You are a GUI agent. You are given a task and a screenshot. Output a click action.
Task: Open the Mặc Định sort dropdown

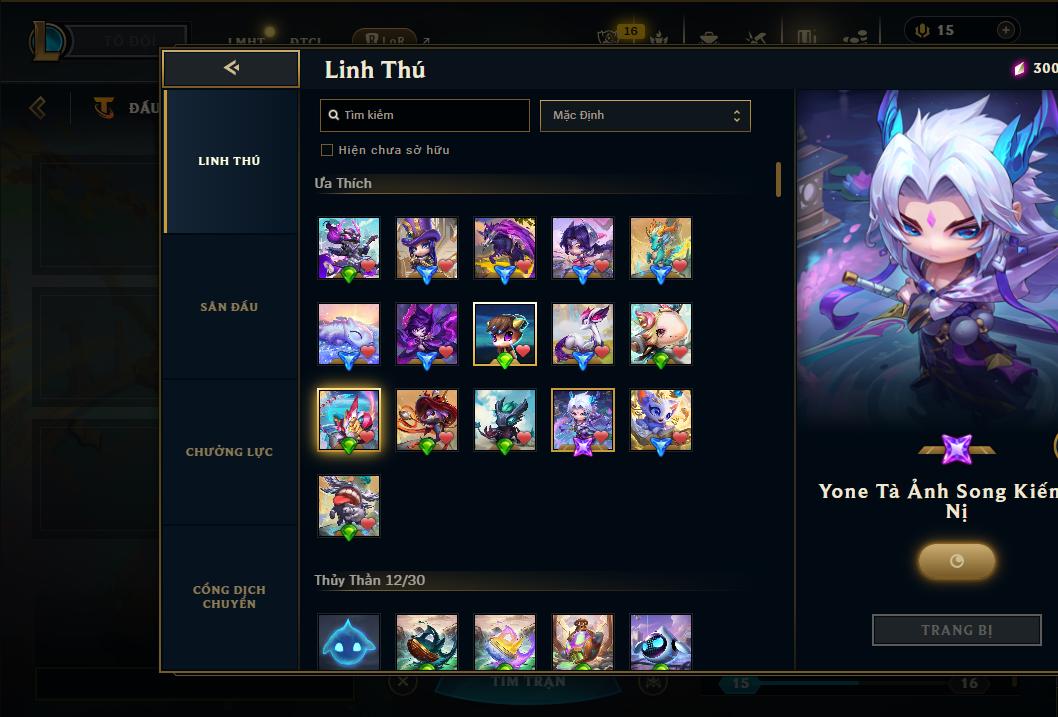[645, 115]
